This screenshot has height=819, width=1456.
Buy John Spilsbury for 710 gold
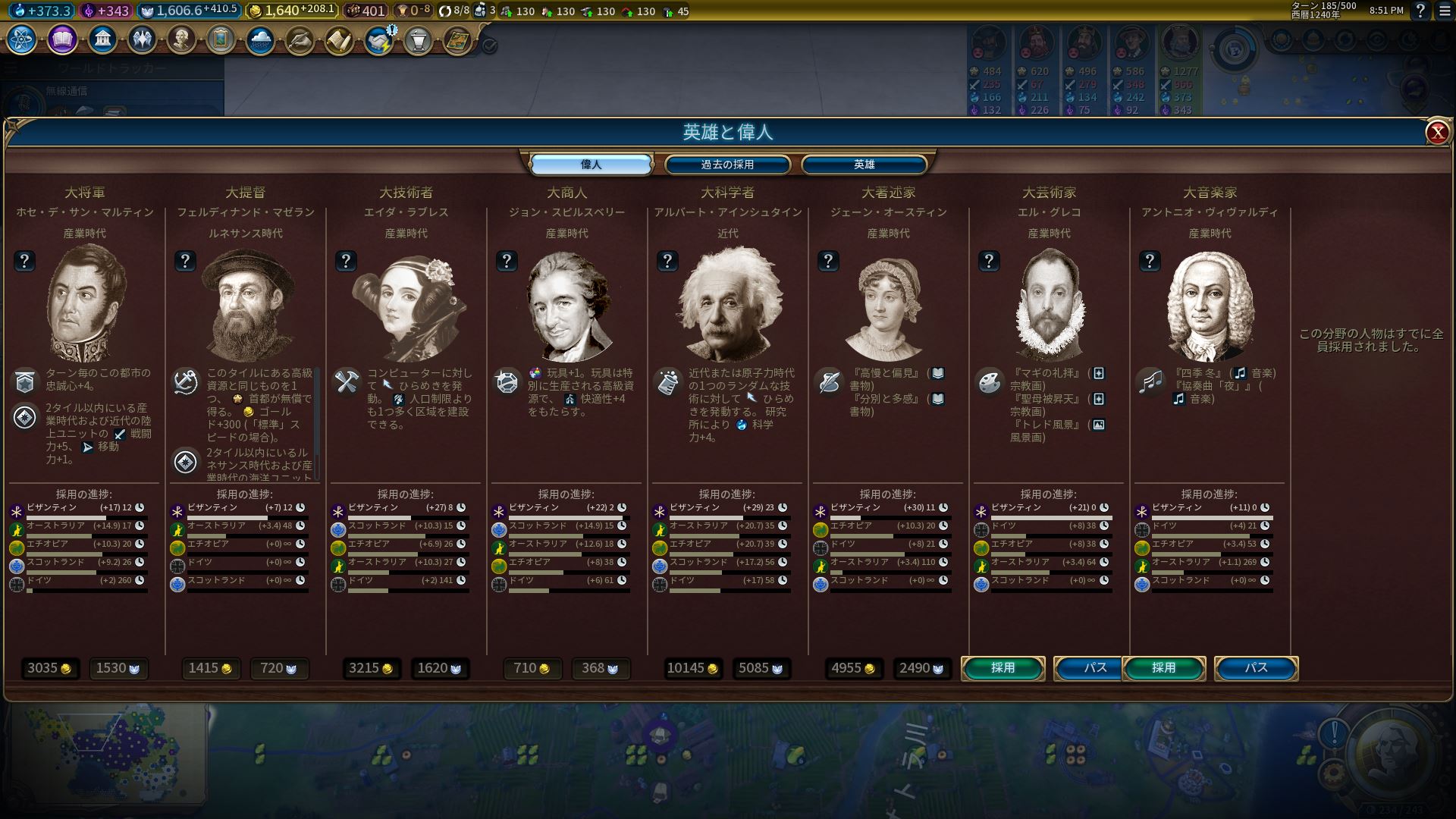pyautogui.click(x=532, y=668)
